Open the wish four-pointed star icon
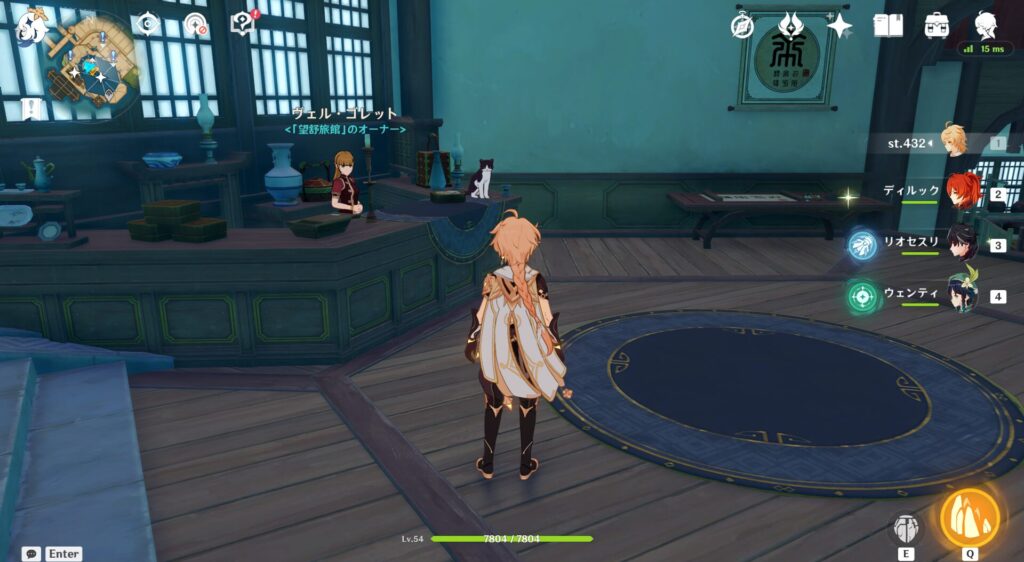Image resolution: width=1024 pixels, height=562 pixels. coord(838,26)
